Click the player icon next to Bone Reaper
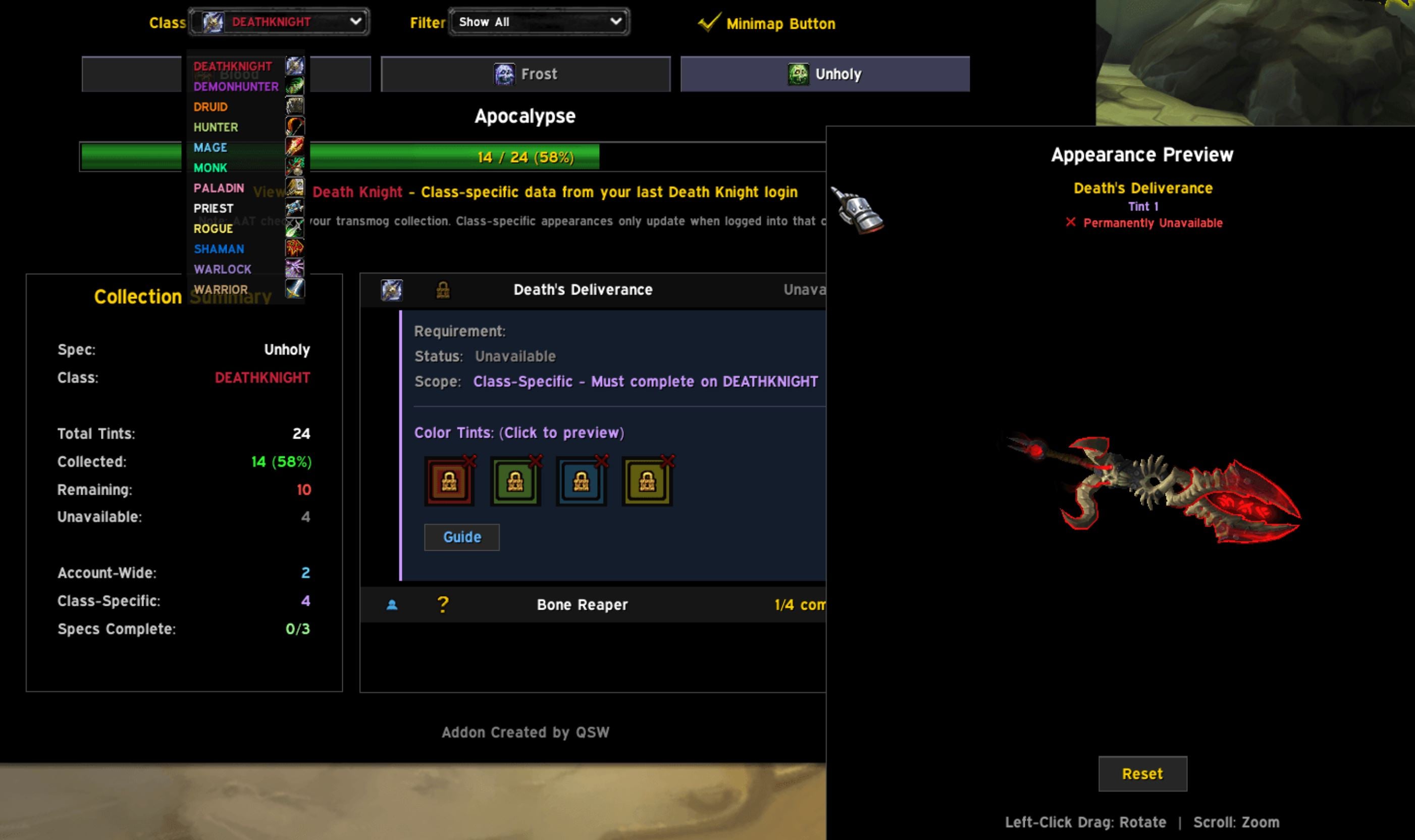The height and width of the screenshot is (840, 1415). pos(392,604)
